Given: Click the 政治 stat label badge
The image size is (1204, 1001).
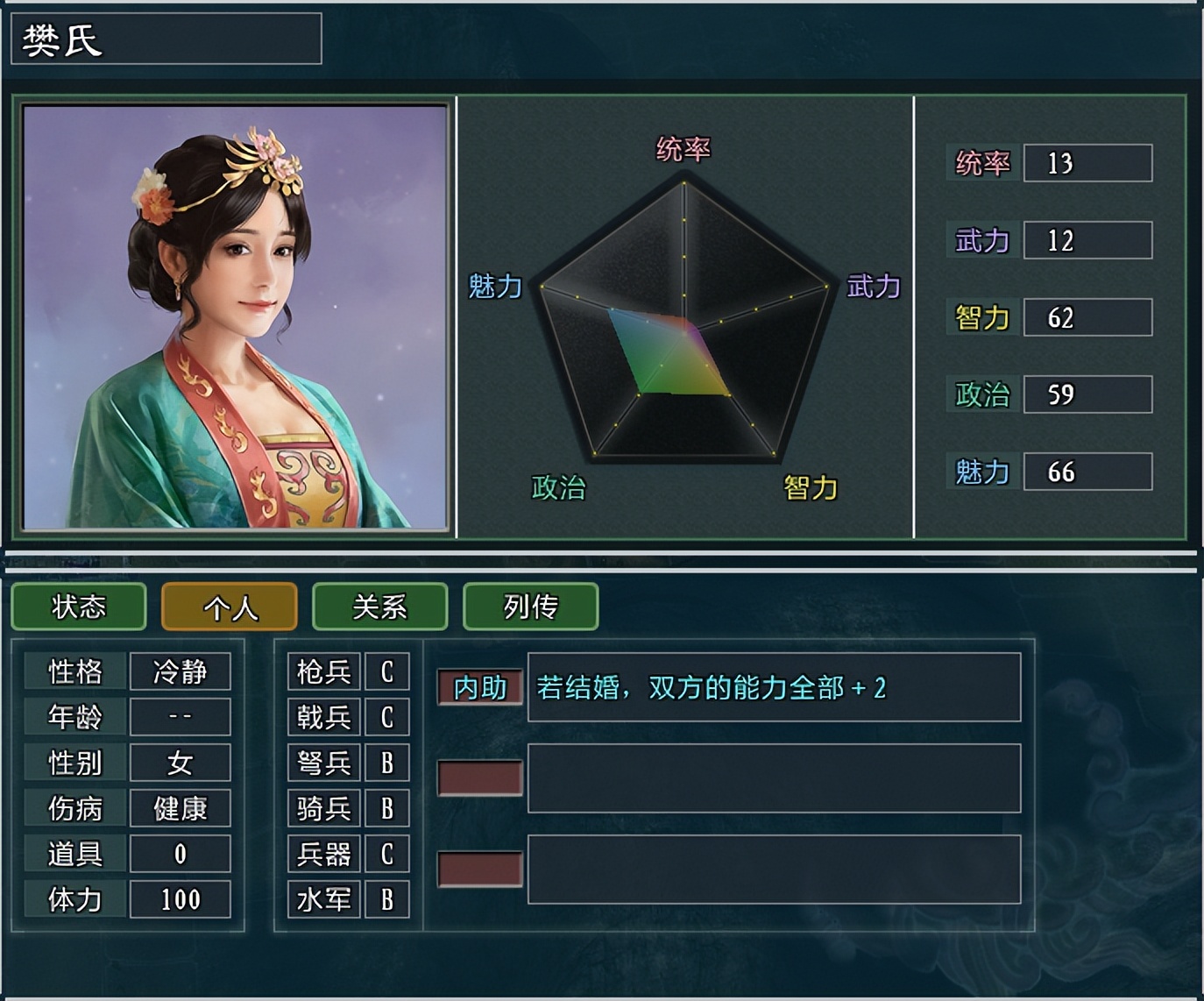Looking at the screenshot, I should (x=982, y=394).
